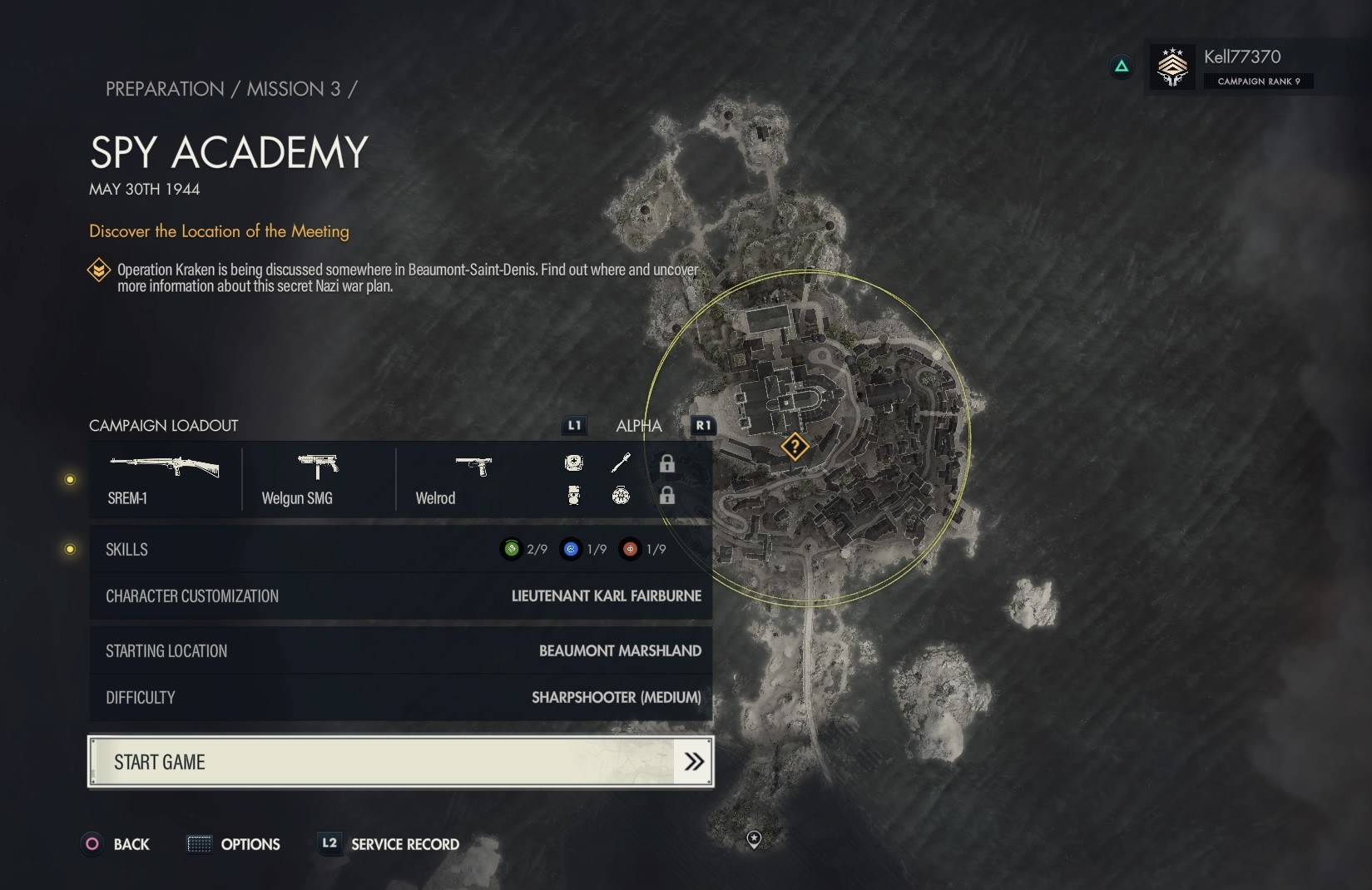Start the Spy Academy mission
This screenshot has width=1372, height=890.
[400, 761]
